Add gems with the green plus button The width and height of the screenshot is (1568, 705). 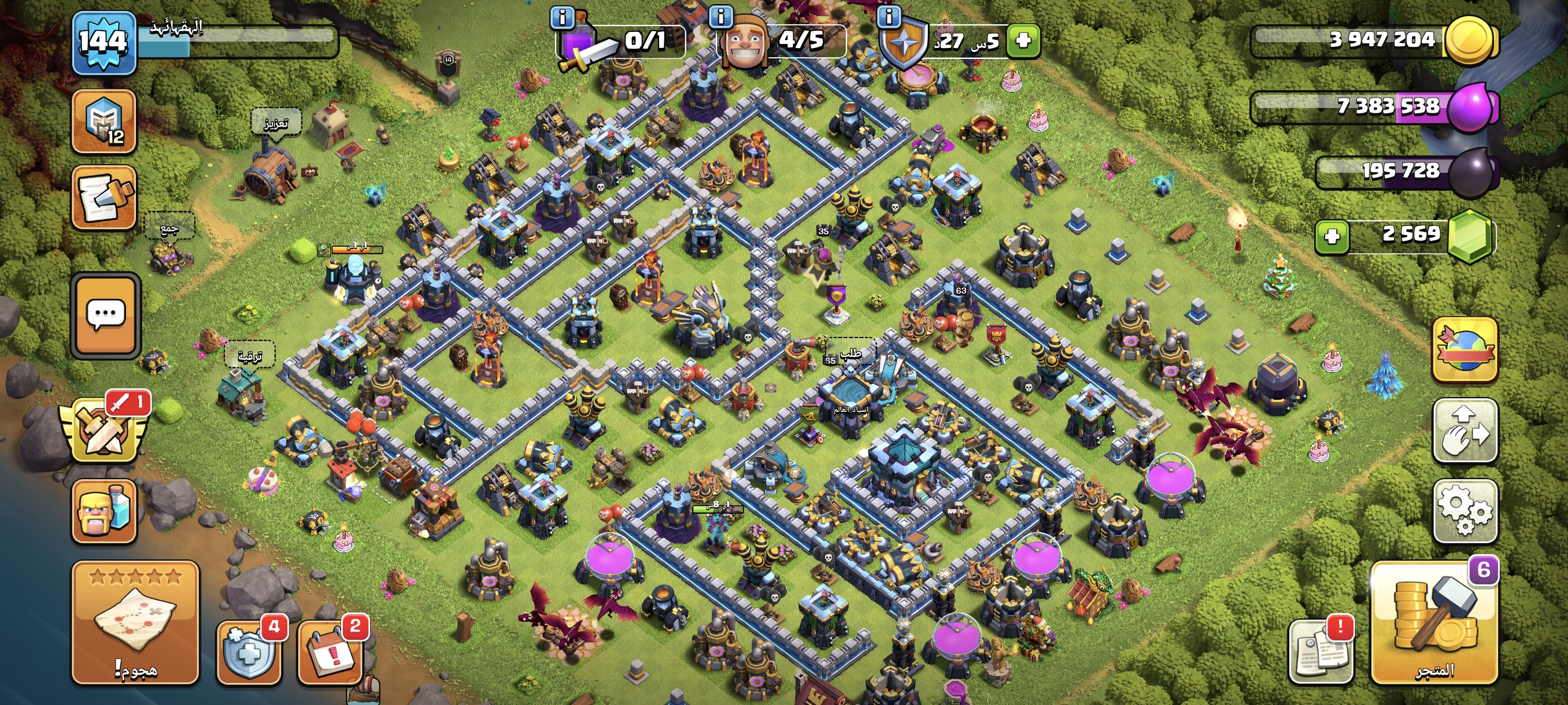1332,236
